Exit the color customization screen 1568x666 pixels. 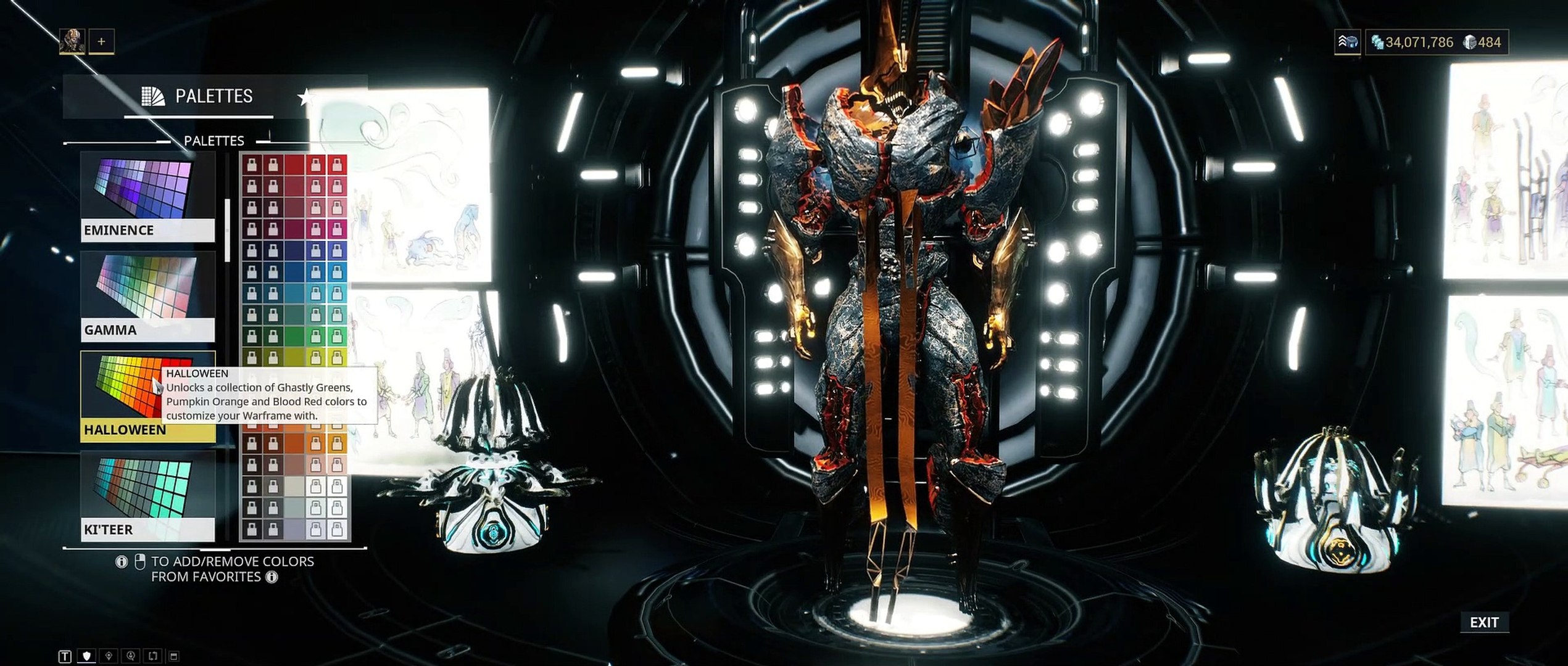coord(1483,622)
